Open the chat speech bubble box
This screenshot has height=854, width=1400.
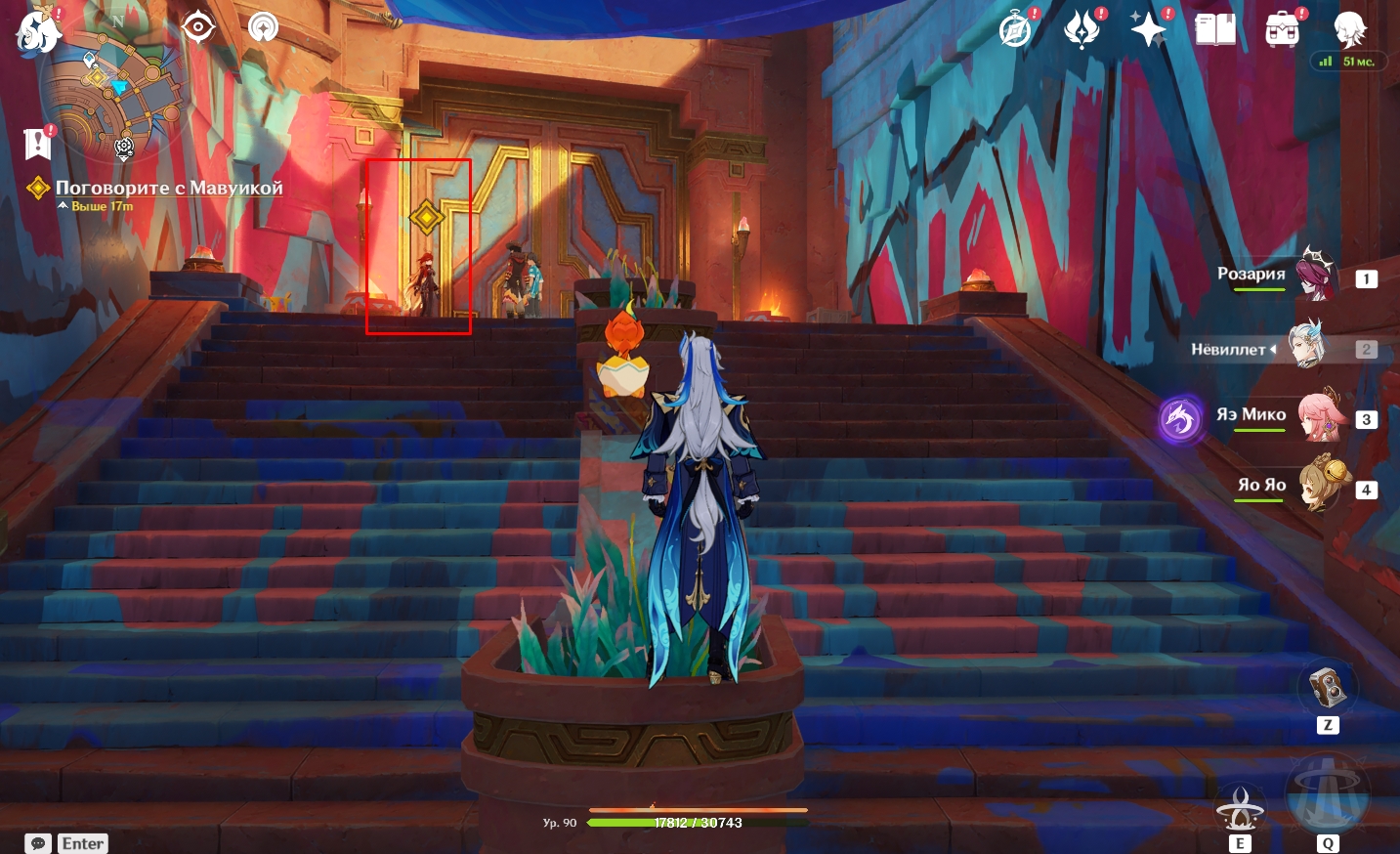38,843
